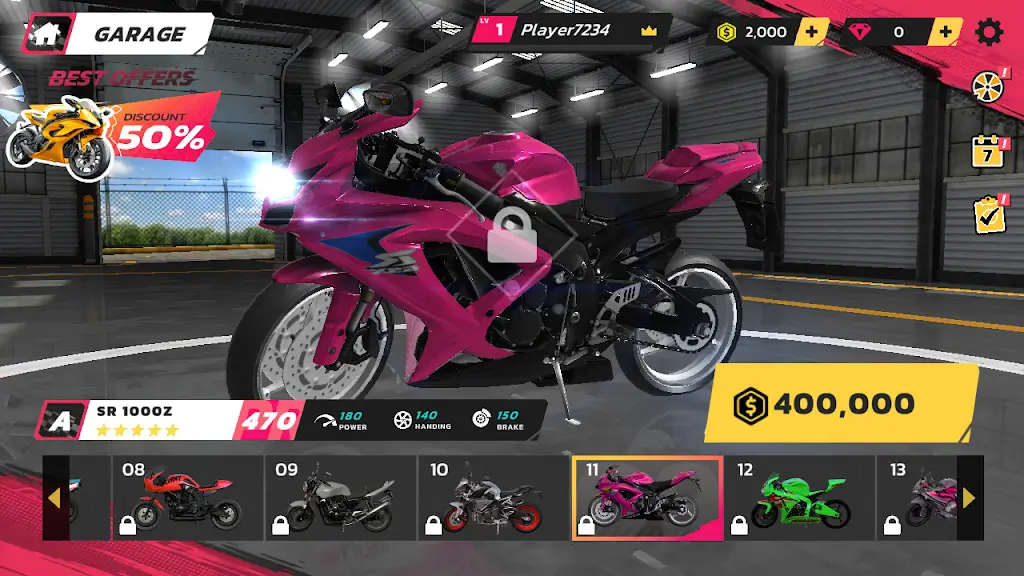Show previous bikes with the left arrow
This screenshot has height=576, width=1024.
click(54, 498)
